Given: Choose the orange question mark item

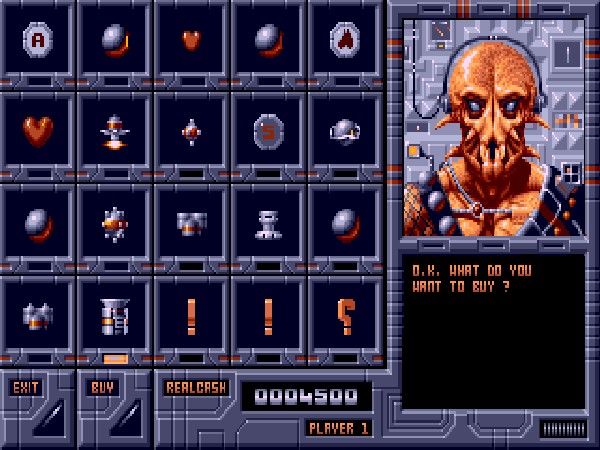Looking at the screenshot, I should (x=345, y=314).
